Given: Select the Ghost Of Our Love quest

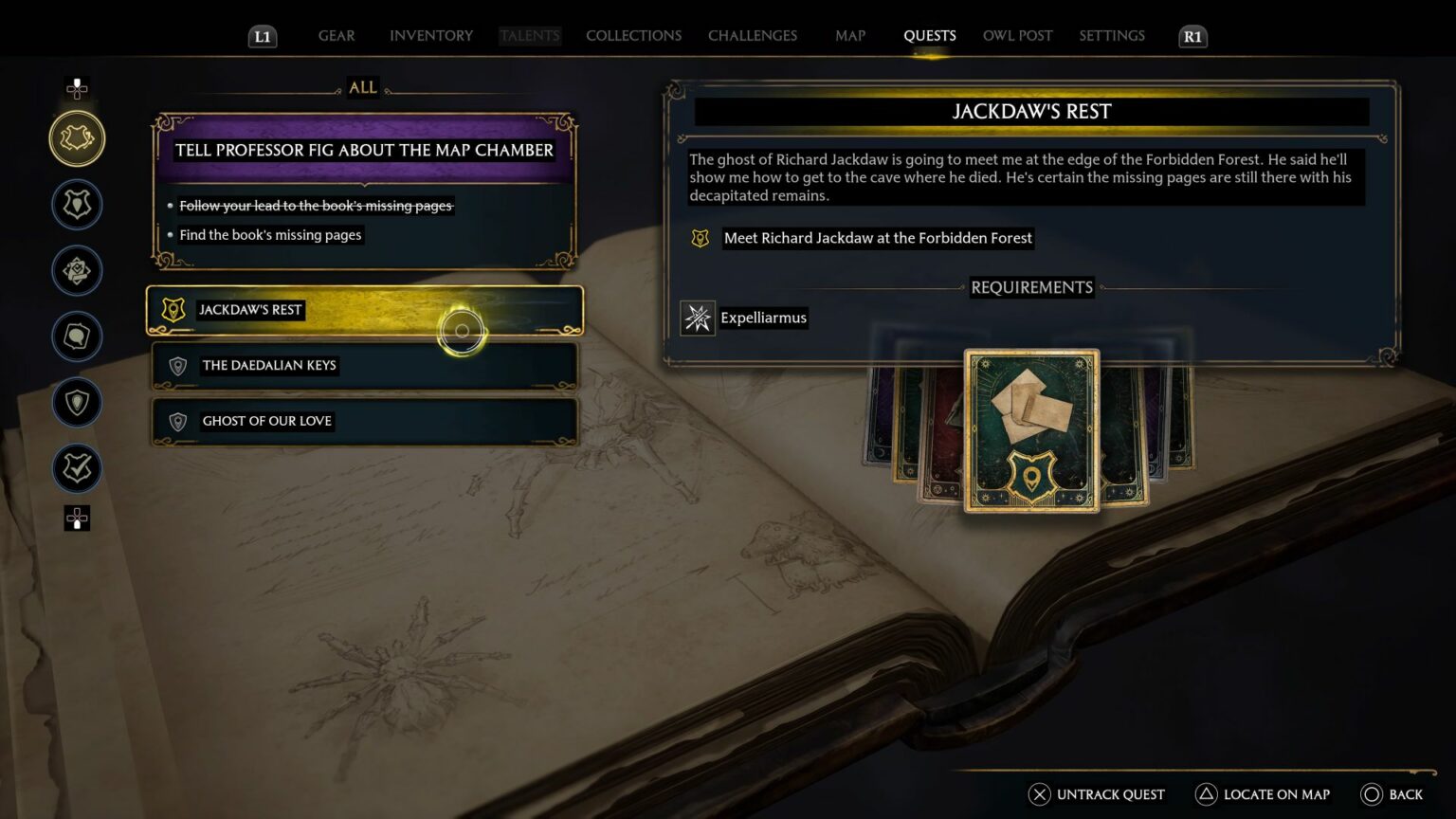Looking at the screenshot, I should pyautogui.click(x=267, y=421).
